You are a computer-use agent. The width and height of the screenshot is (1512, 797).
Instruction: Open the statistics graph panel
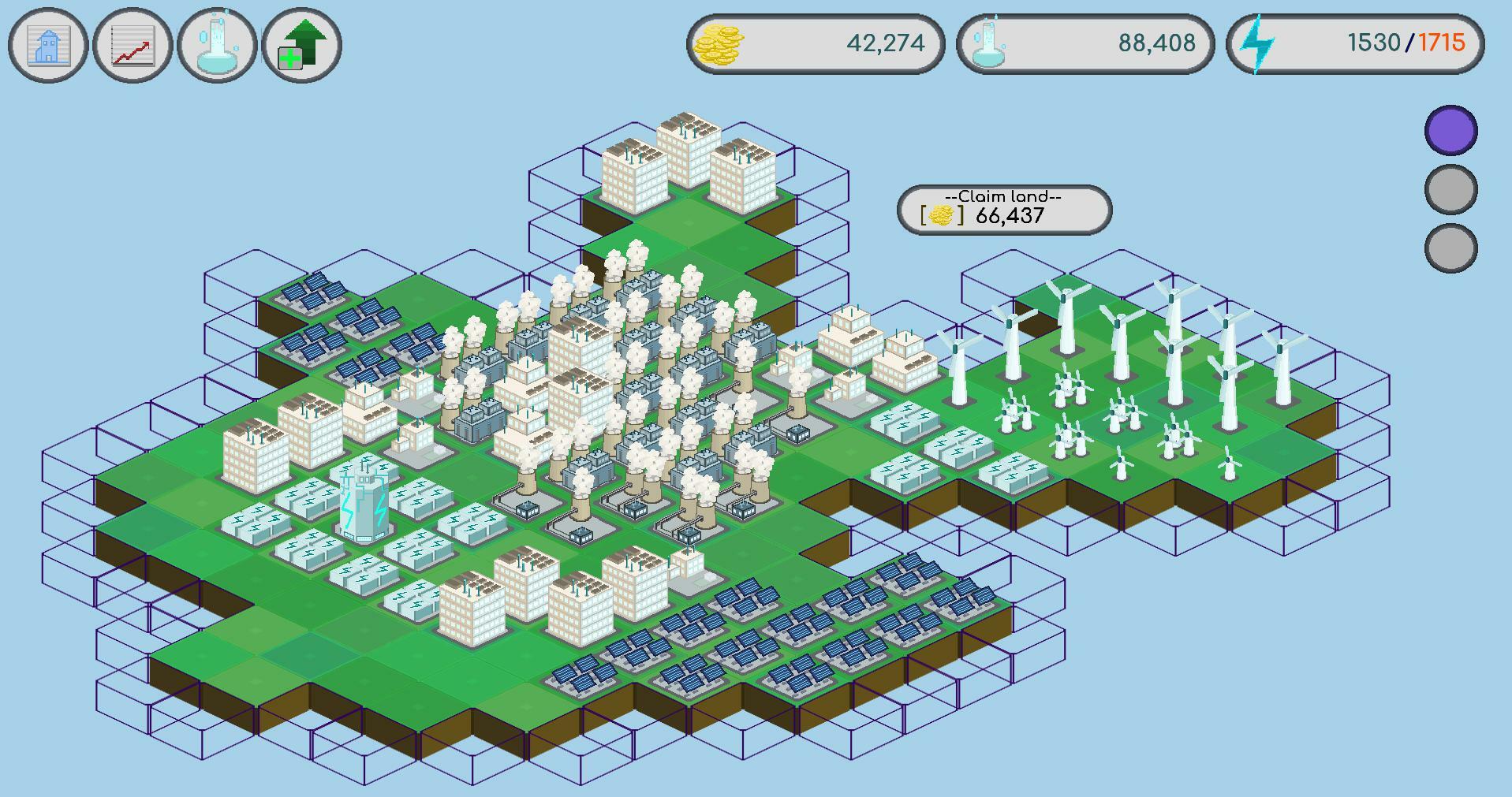(132, 46)
